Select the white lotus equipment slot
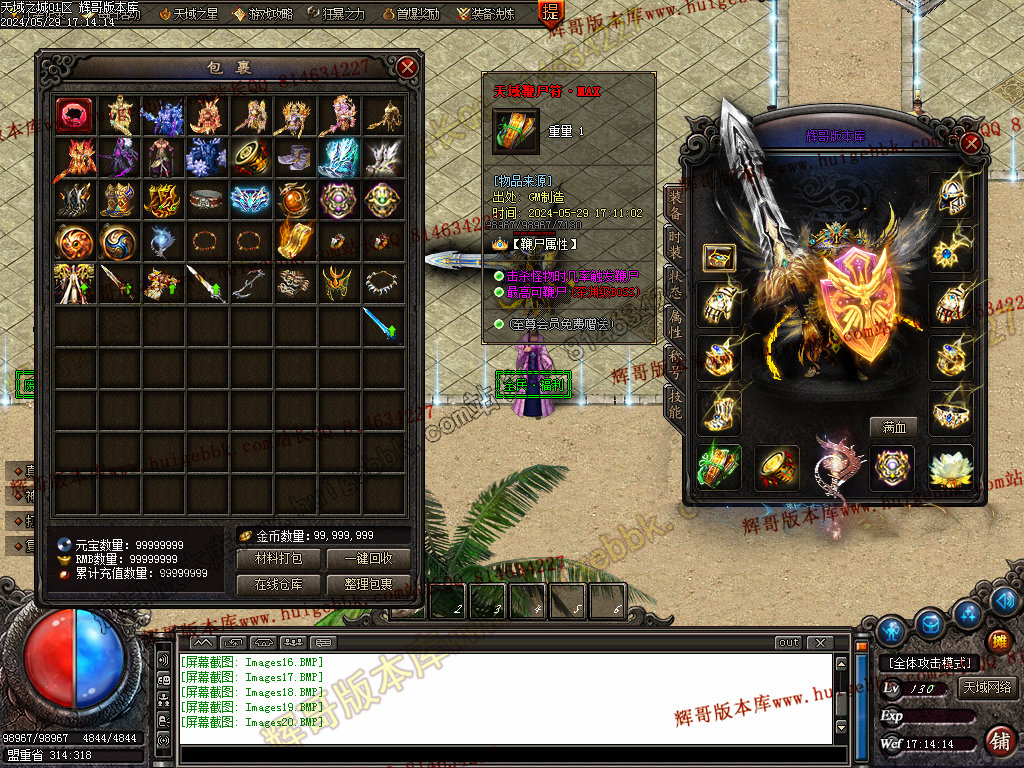The image size is (1024, 768). pos(950,468)
